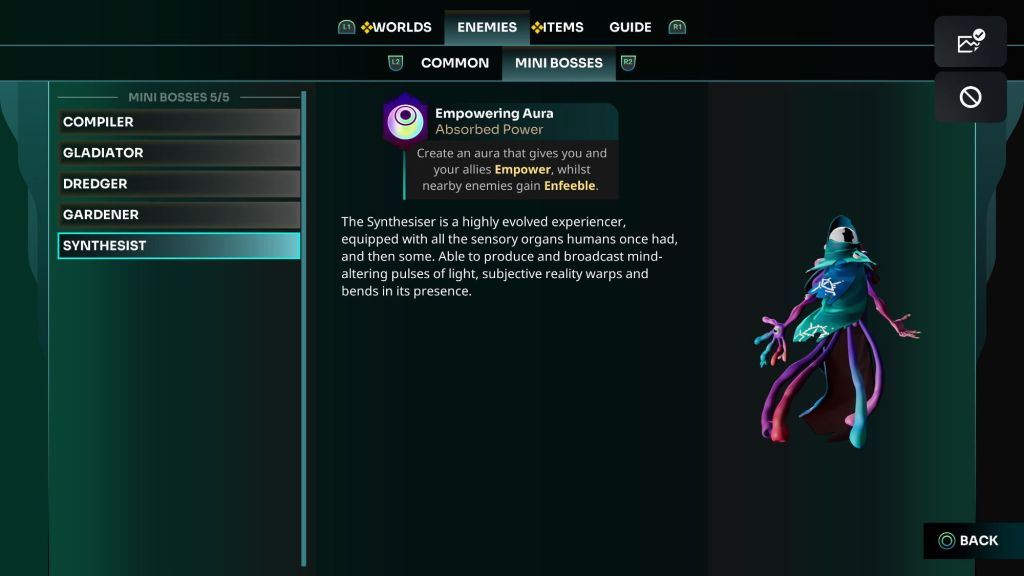Pick the Gardener list row
This screenshot has height=576, width=1024.
(x=179, y=215)
